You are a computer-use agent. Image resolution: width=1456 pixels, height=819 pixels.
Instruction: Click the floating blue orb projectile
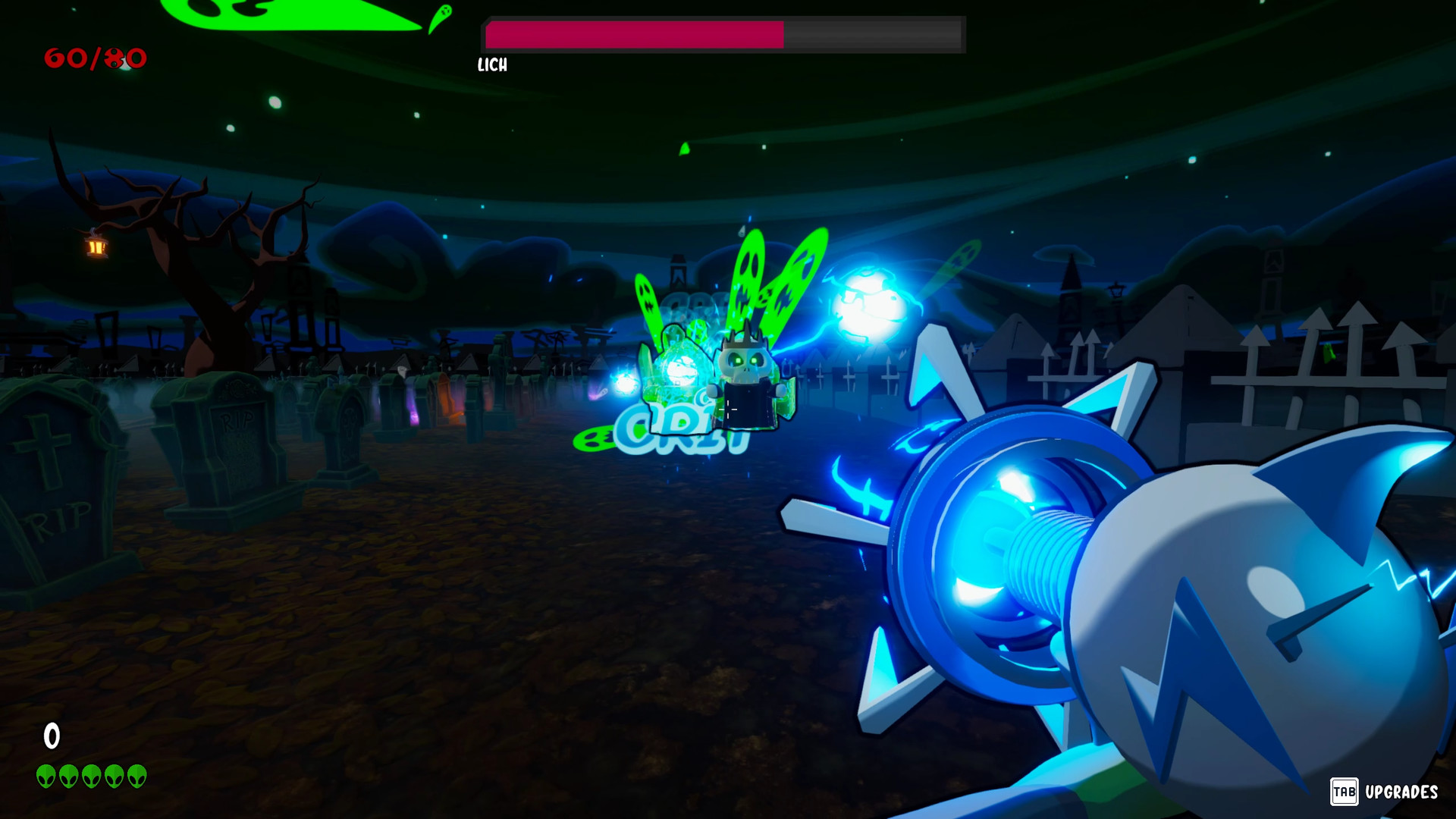(872, 302)
